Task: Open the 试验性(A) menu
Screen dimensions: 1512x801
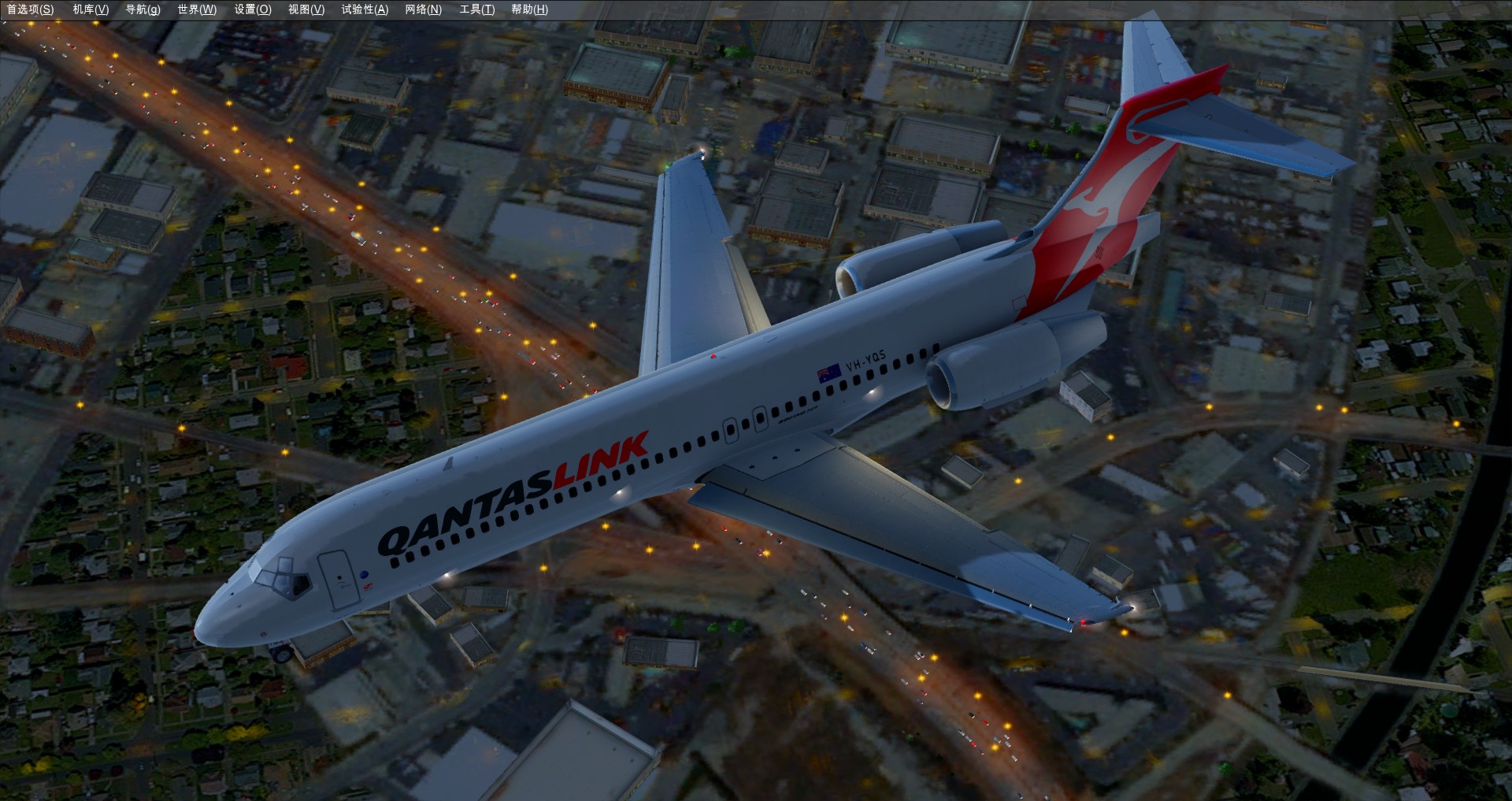Action: 365,9
